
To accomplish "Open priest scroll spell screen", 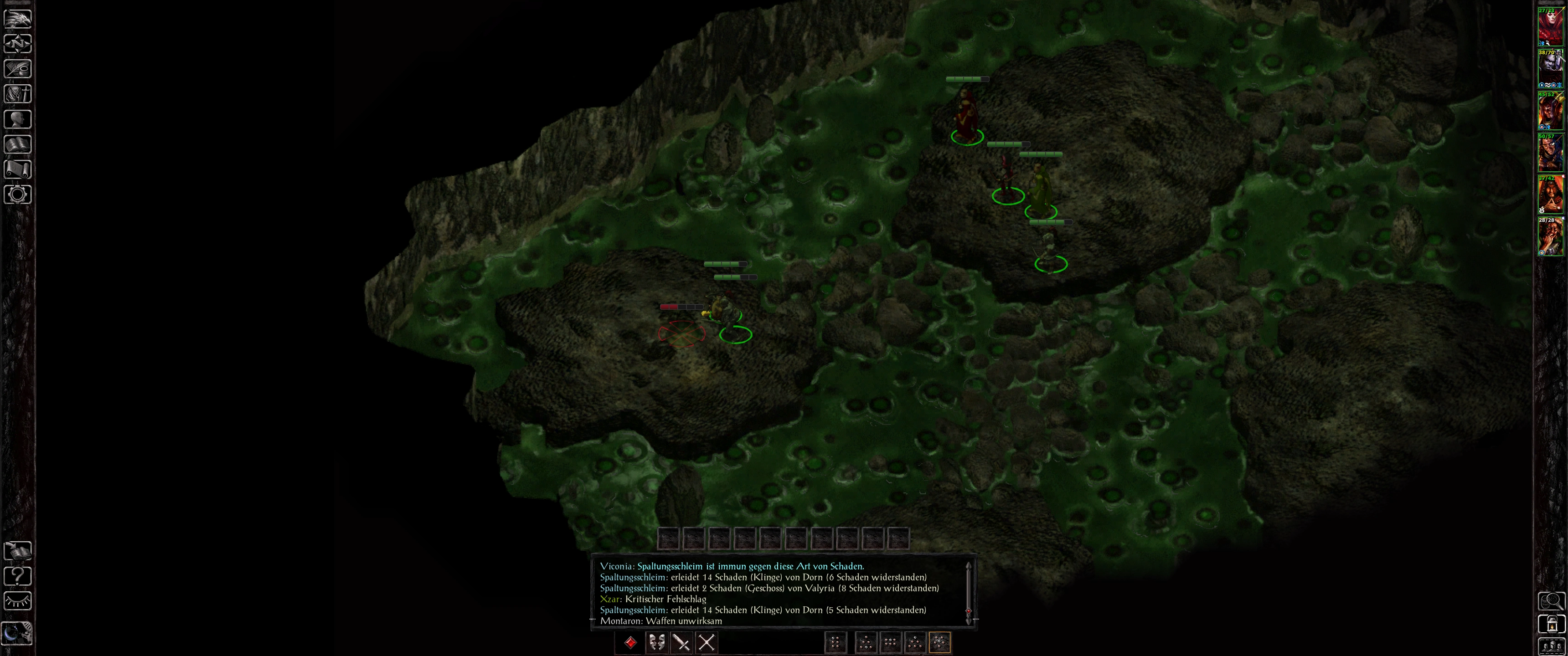I will coord(18,169).
